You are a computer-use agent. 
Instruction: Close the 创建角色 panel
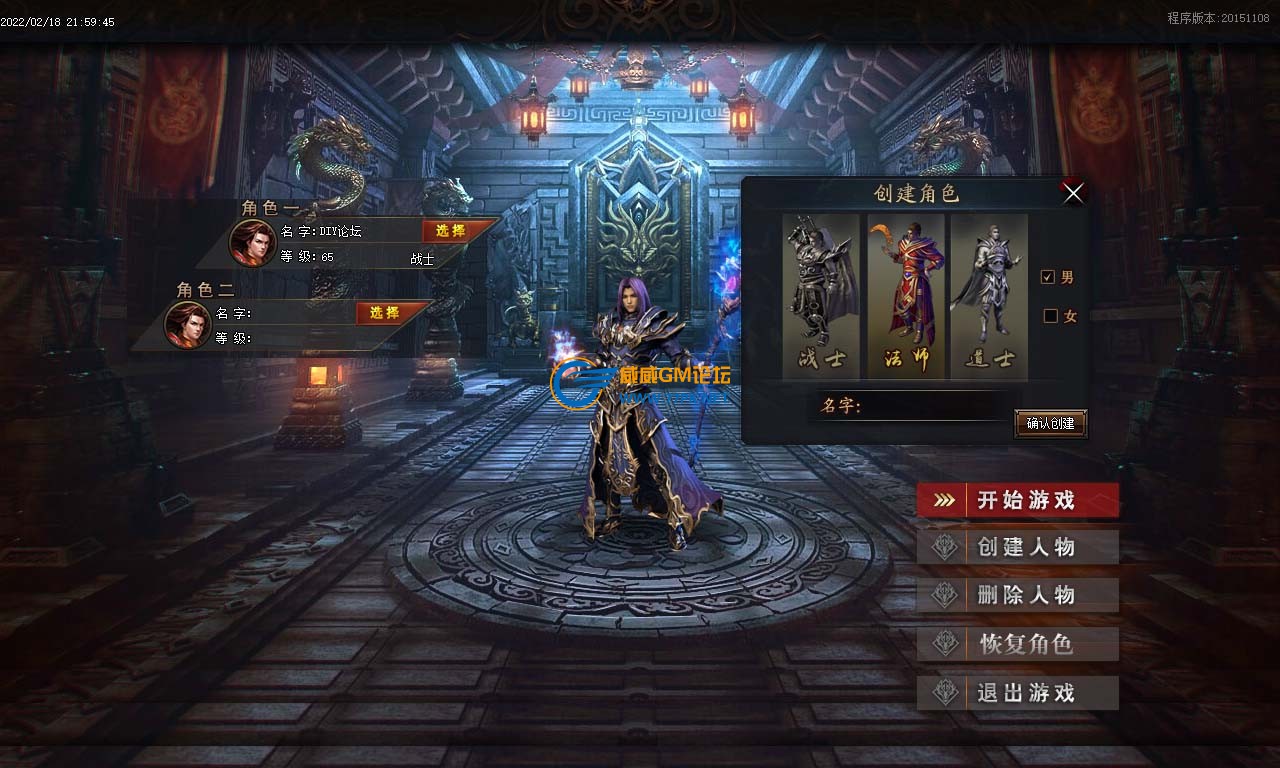coord(1073,193)
